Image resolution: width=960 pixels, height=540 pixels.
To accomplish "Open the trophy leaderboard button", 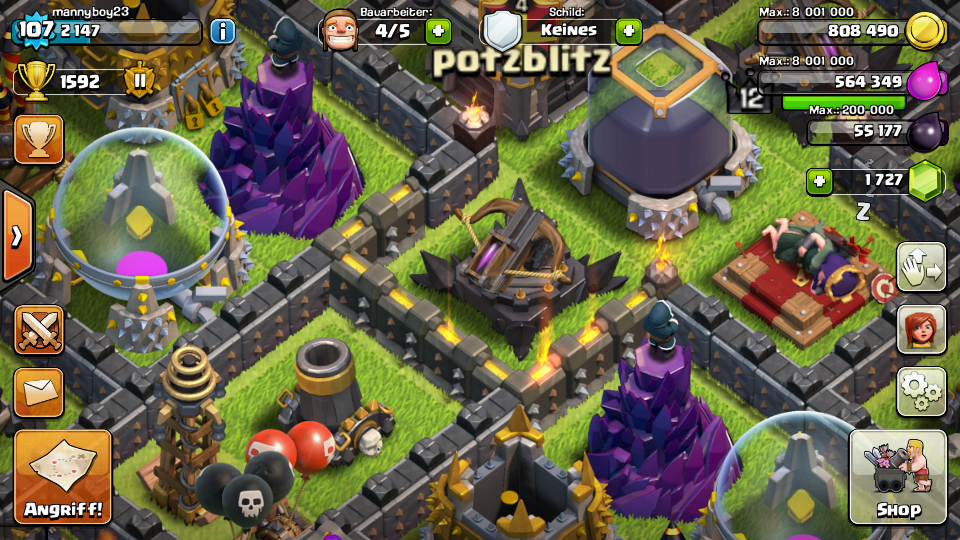I will pyautogui.click(x=39, y=139).
